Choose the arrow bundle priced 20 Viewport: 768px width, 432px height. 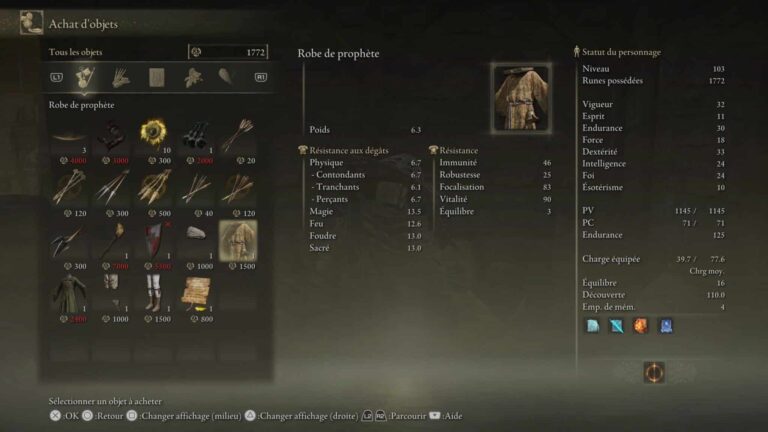pyautogui.click(x=238, y=135)
